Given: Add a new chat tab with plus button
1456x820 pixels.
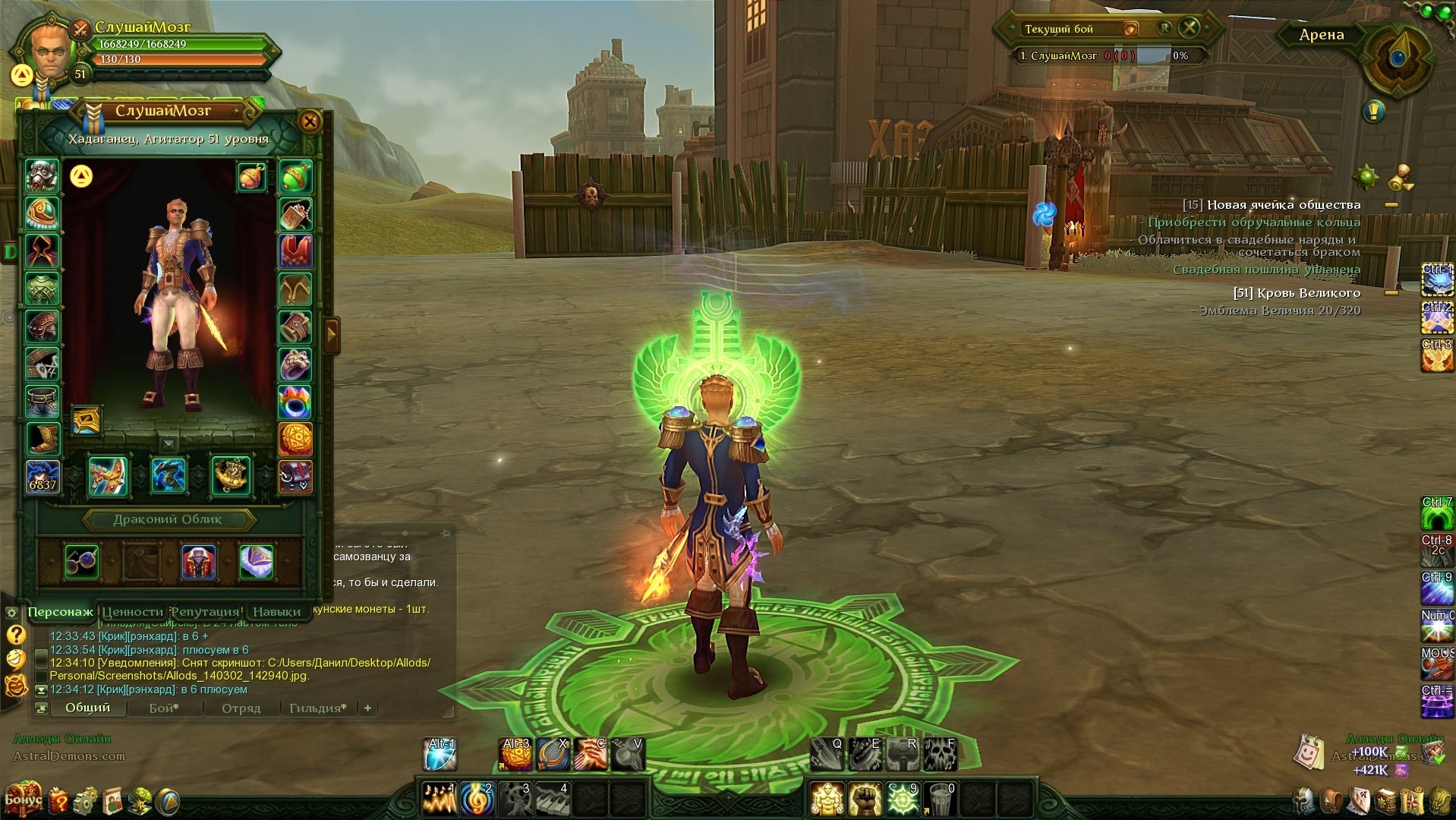Looking at the screenshot, I should pos(368,708).
